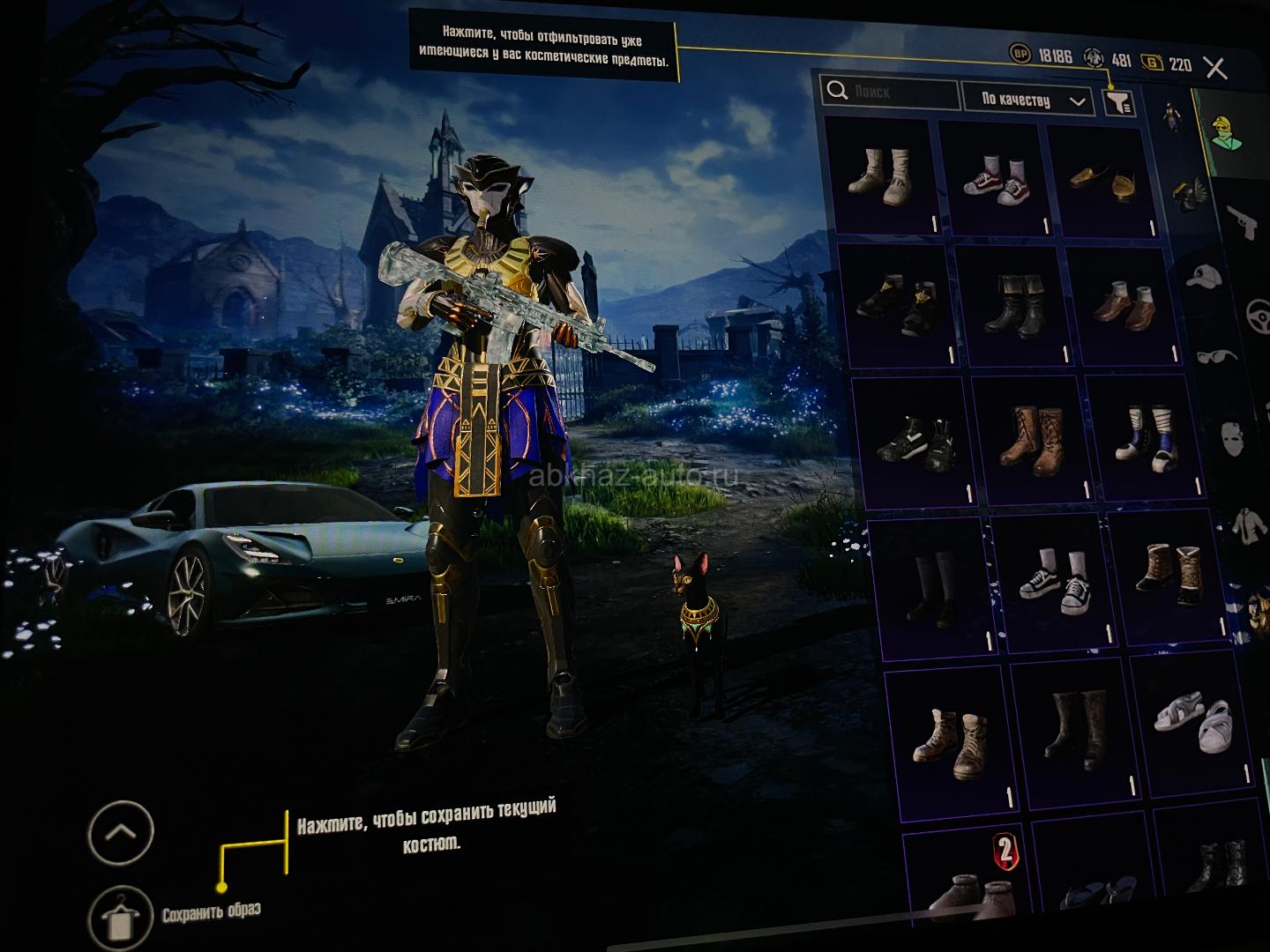Equip the blue and white wrapped boots
This screenshot has width=1270, height=952.
point(1147,434)
